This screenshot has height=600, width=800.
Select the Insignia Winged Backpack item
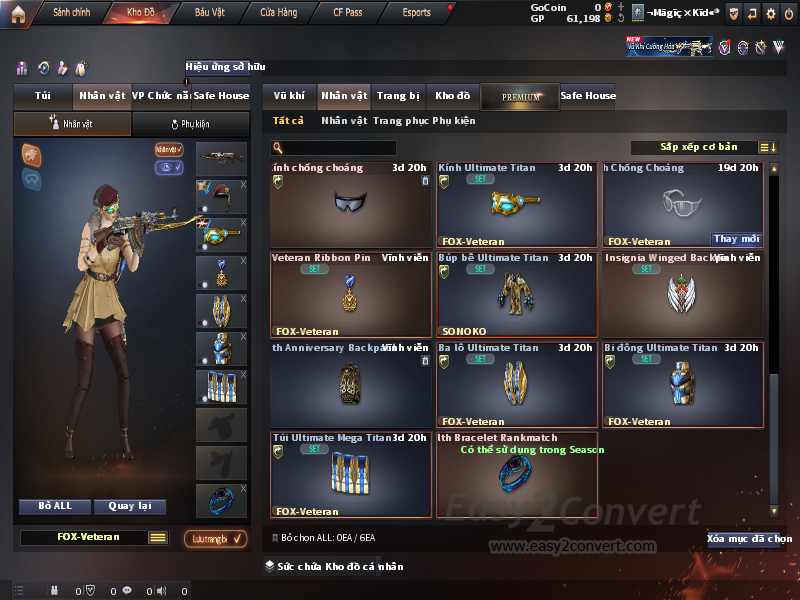pyautogui.click(x=683, y=294)
